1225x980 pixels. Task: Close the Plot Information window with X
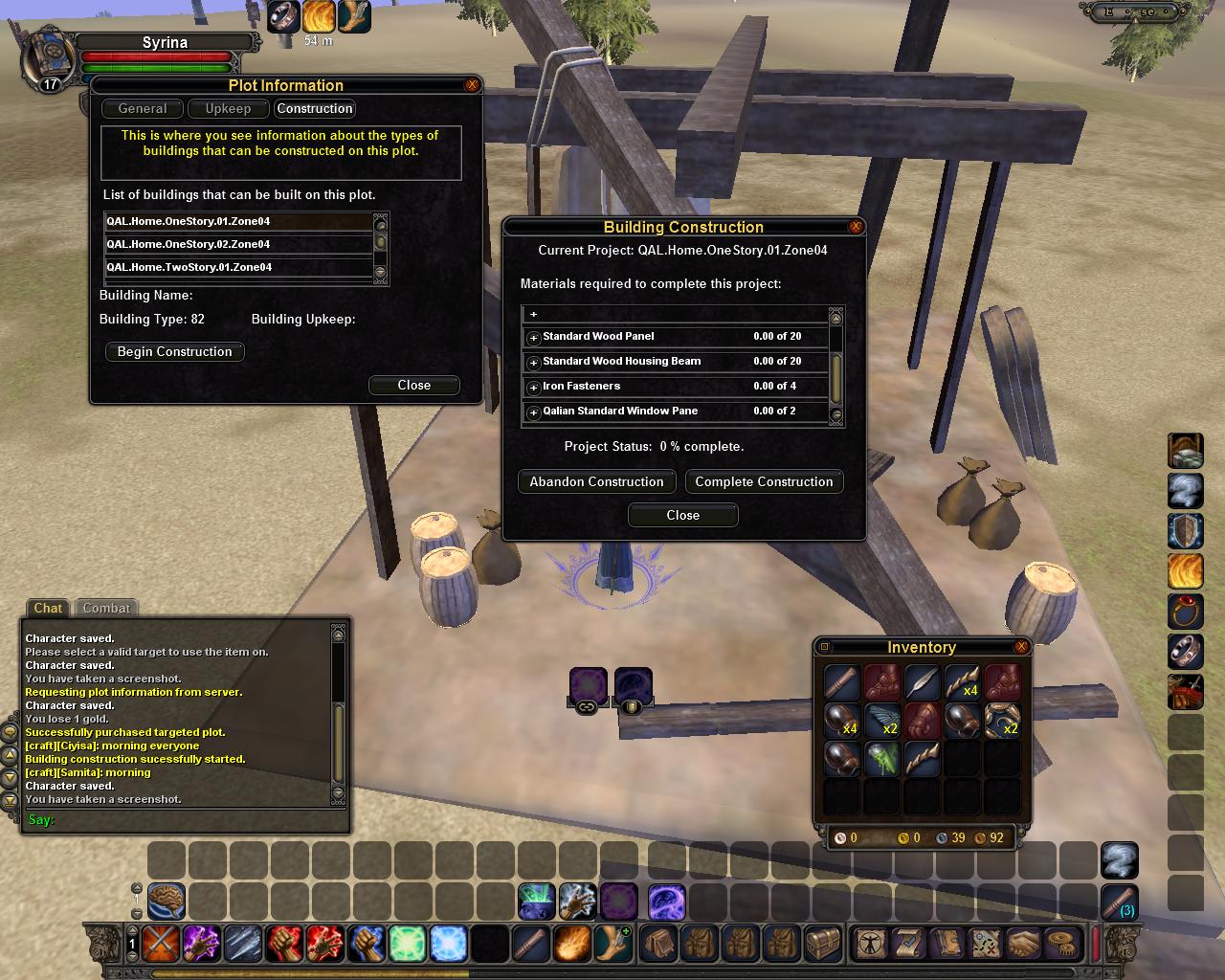coord(471,85)
